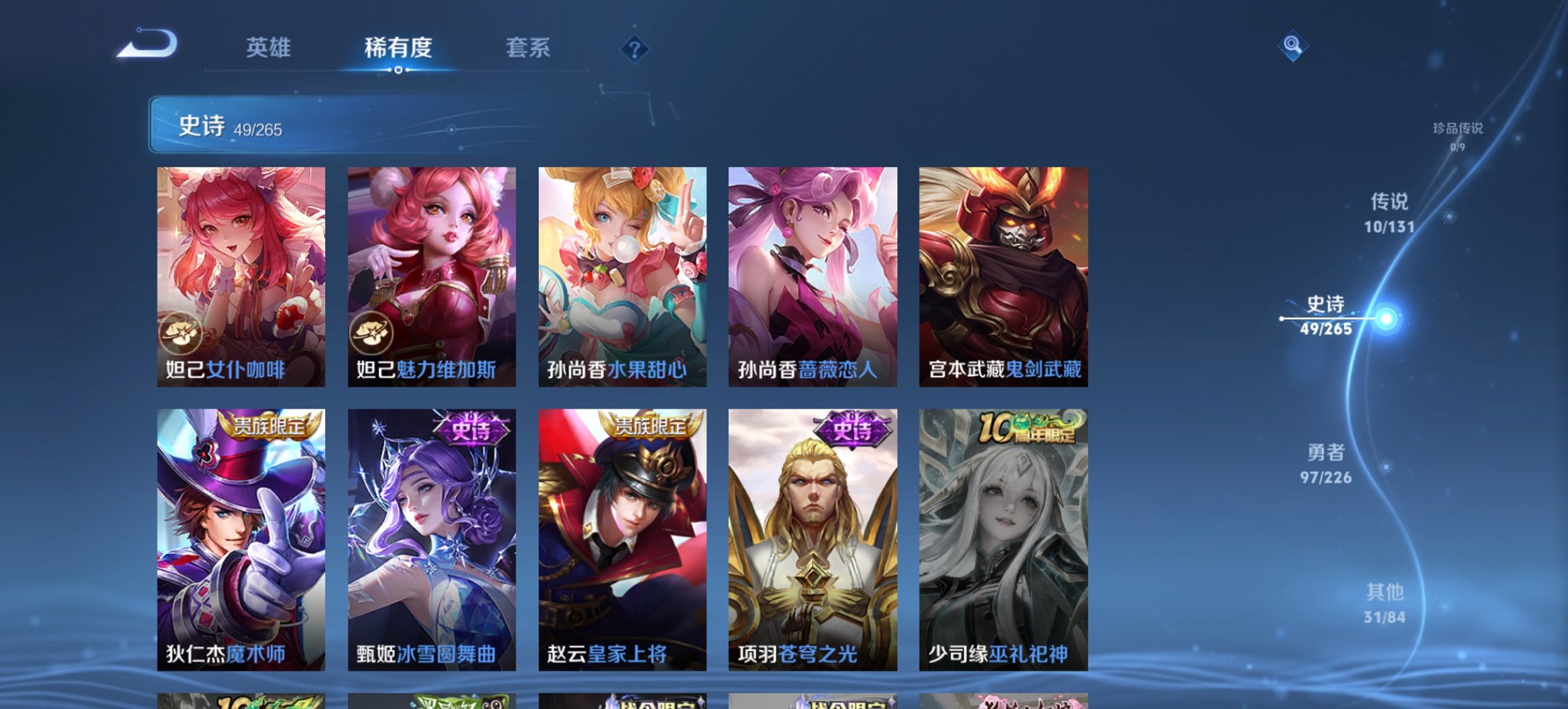
Task: Select the 稀有度 tab
Action: 399,47
